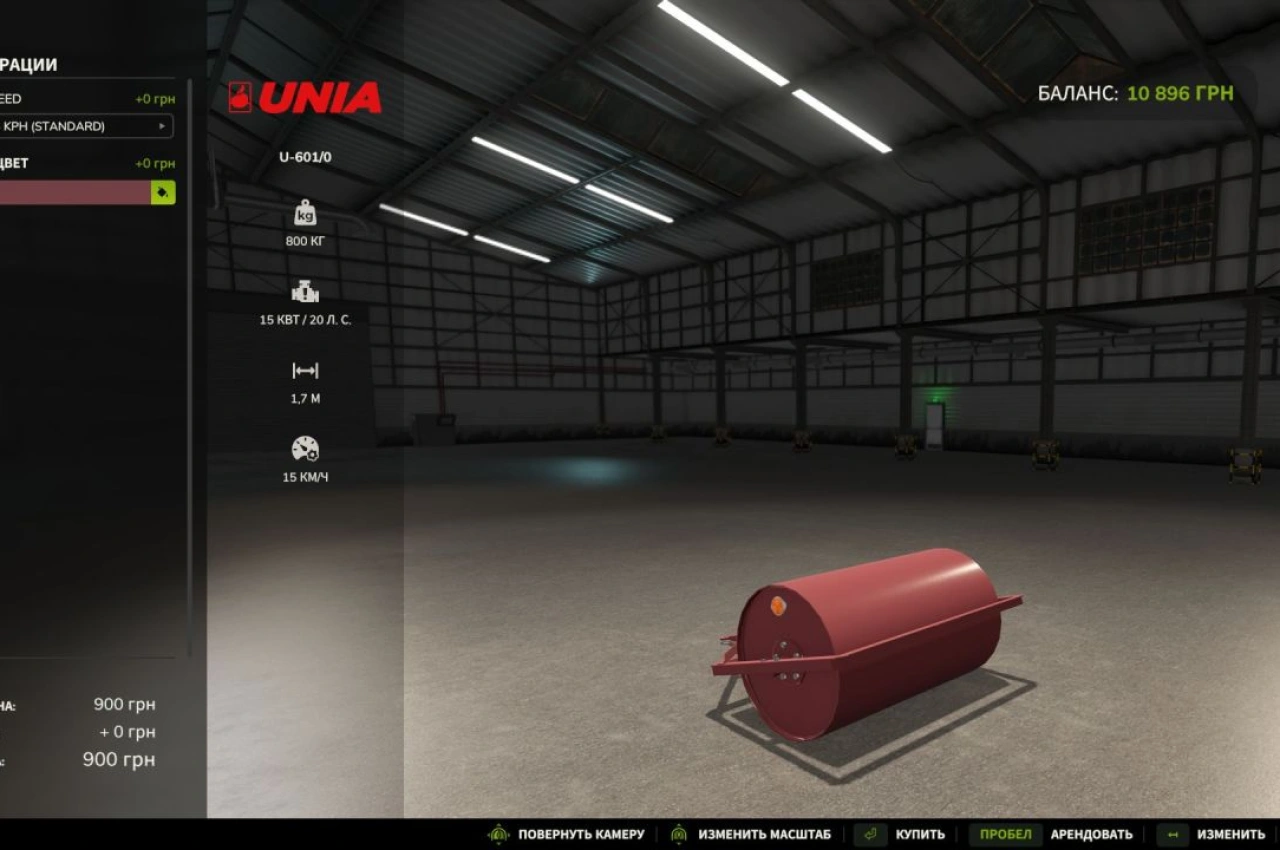This screenshot has width=1280, height=850.
Task: Select the red color swatch bar
Action: tap(75, 192)
